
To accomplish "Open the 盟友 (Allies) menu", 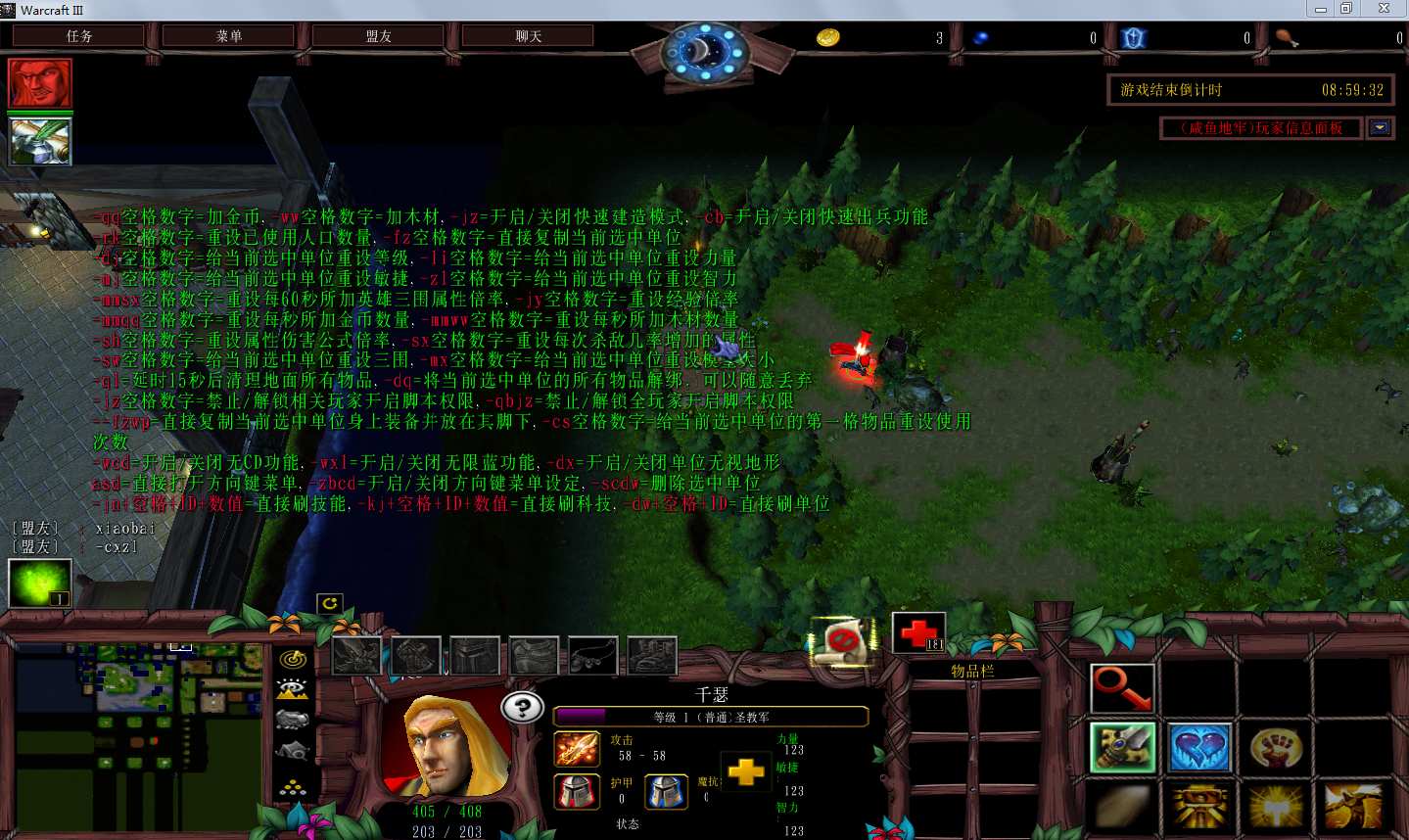I will [x=379, y=36].
